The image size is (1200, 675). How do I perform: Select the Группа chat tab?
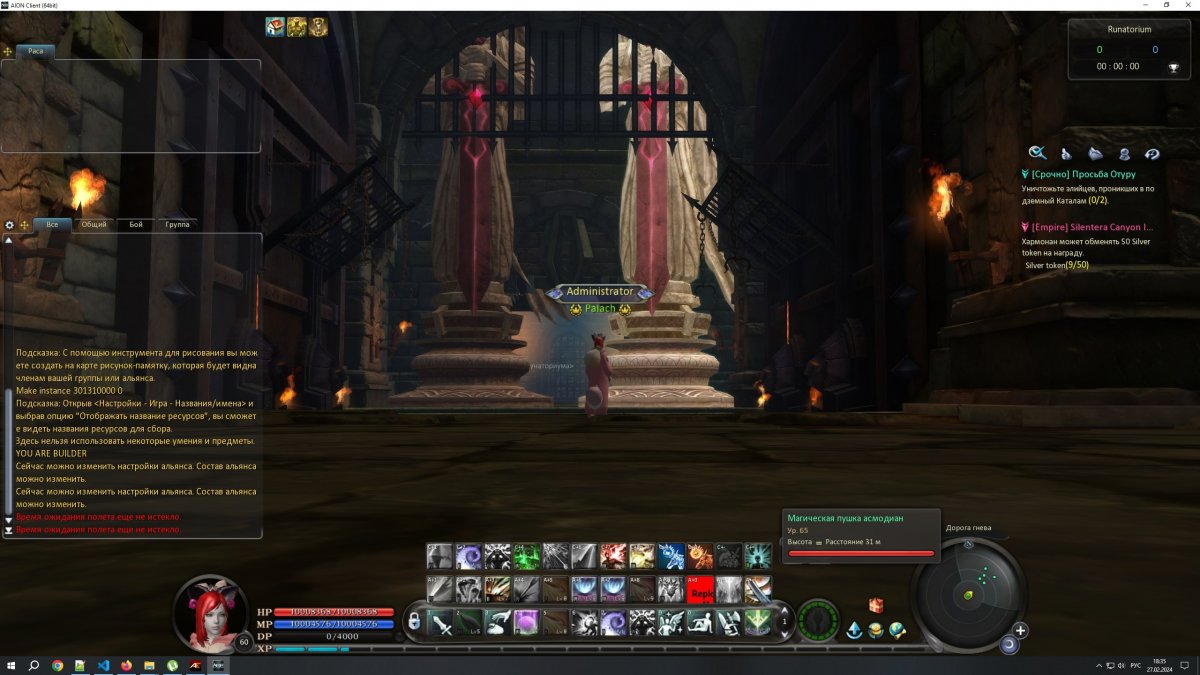(x=177, y=225)
